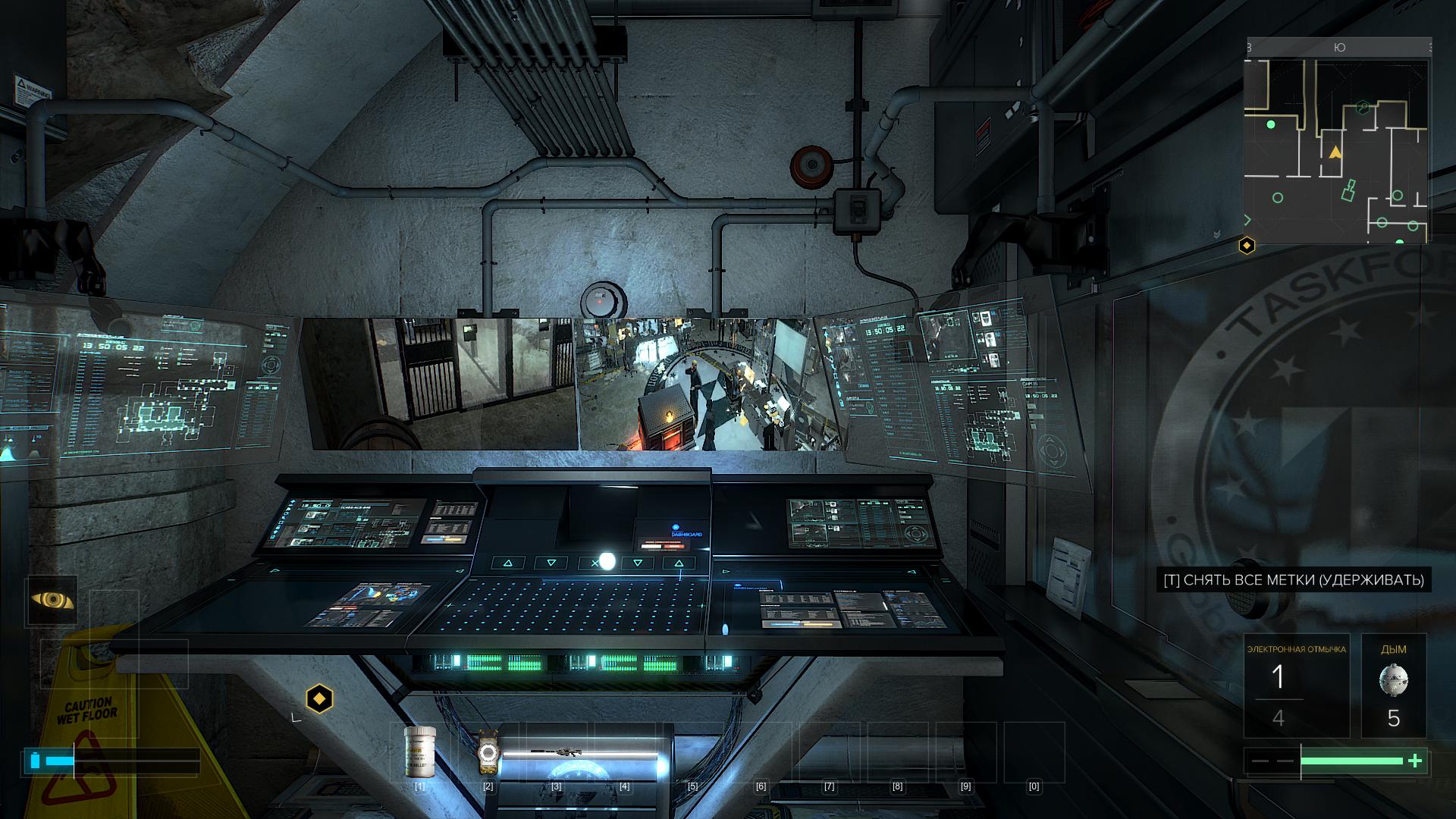Click the compass strip showing Ю
This screenshot has width=1456, height=819.
[1338, 47]
